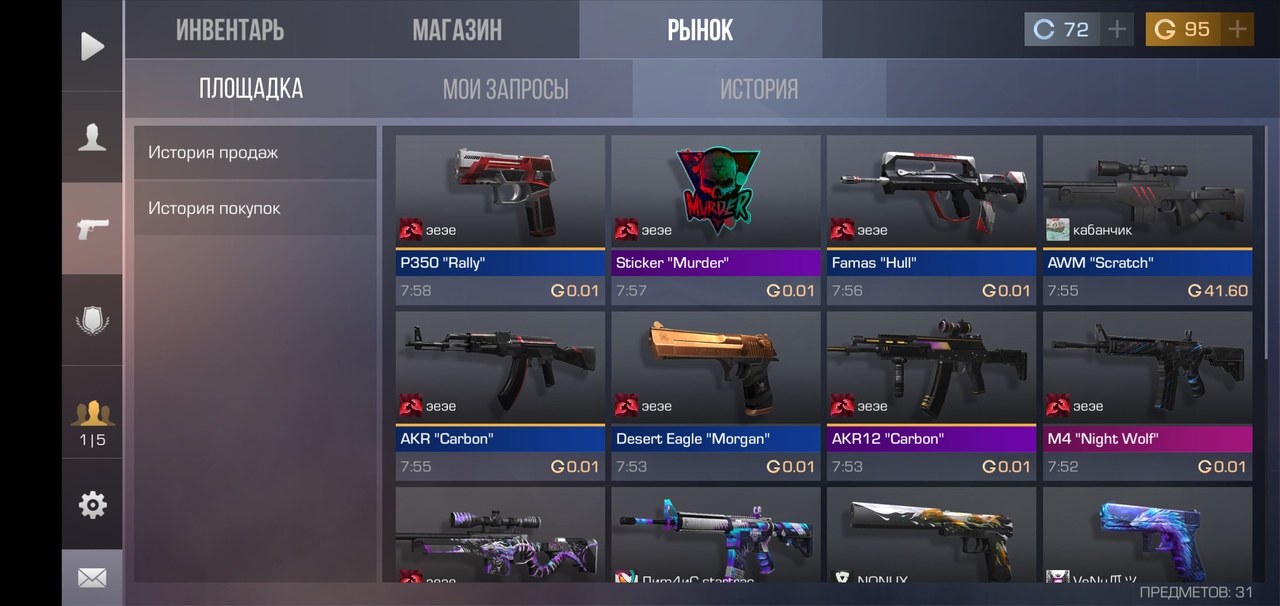Pick the Desert Eagle "Morgan" listing
1280x606 pixels.
pos(716,396)
